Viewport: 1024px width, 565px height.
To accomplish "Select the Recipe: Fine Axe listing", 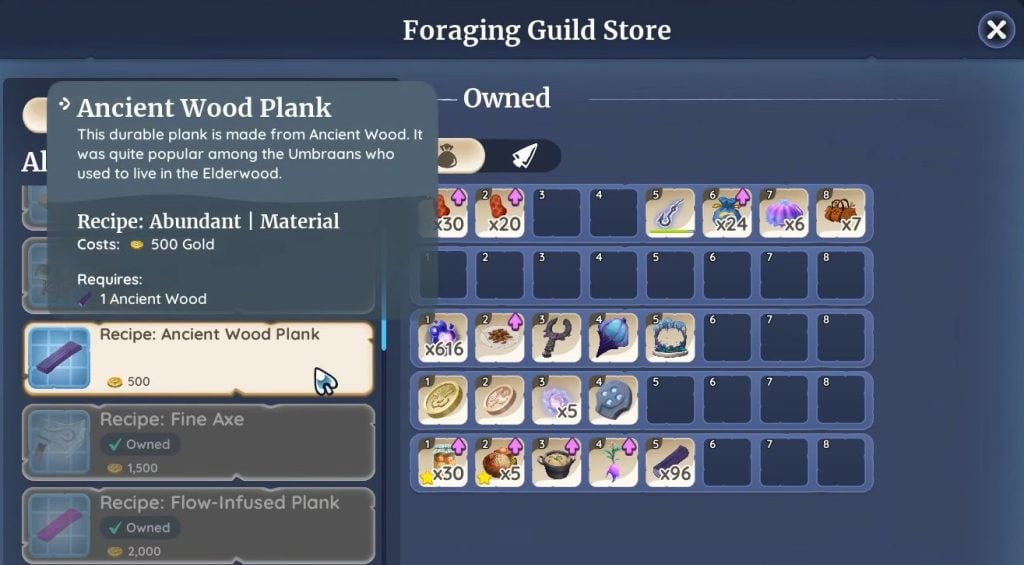I will 198,441.
